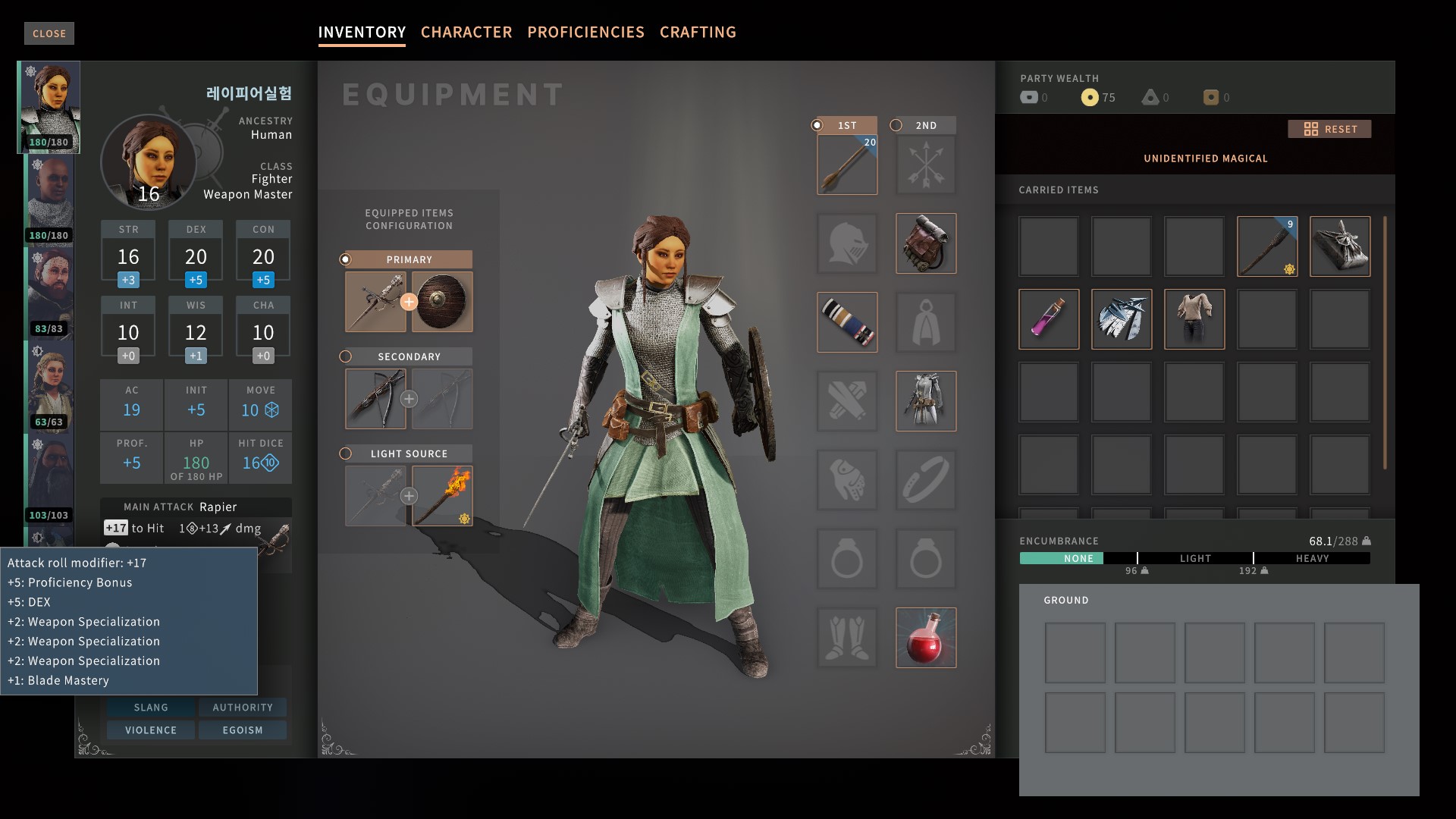The width and height of the screenshot is (1456, 819).
Task: Enable the SECONDARY weapon configuration
Action: click(347, 356)
